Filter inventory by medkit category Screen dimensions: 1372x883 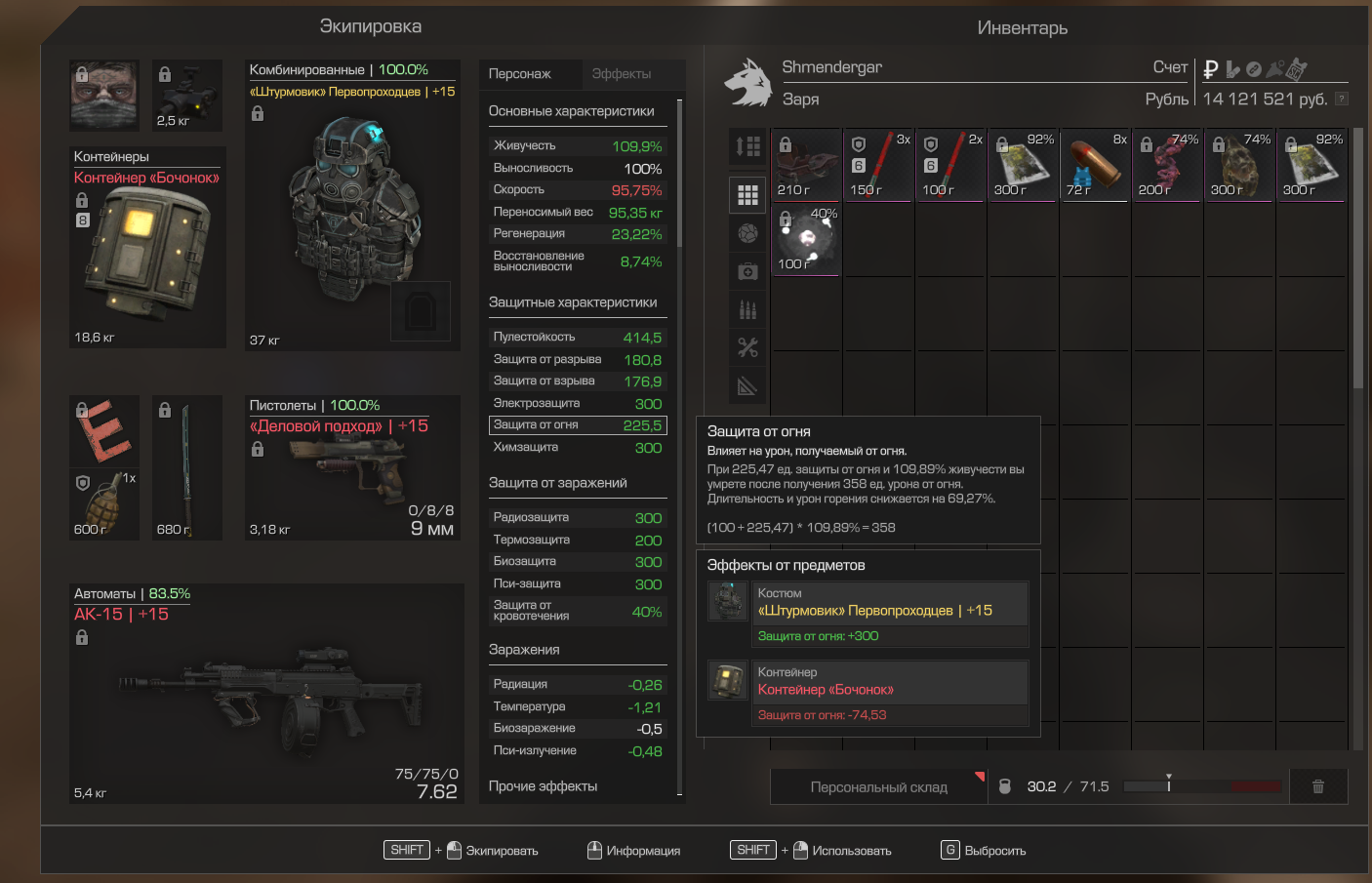[x=748, y=271]
